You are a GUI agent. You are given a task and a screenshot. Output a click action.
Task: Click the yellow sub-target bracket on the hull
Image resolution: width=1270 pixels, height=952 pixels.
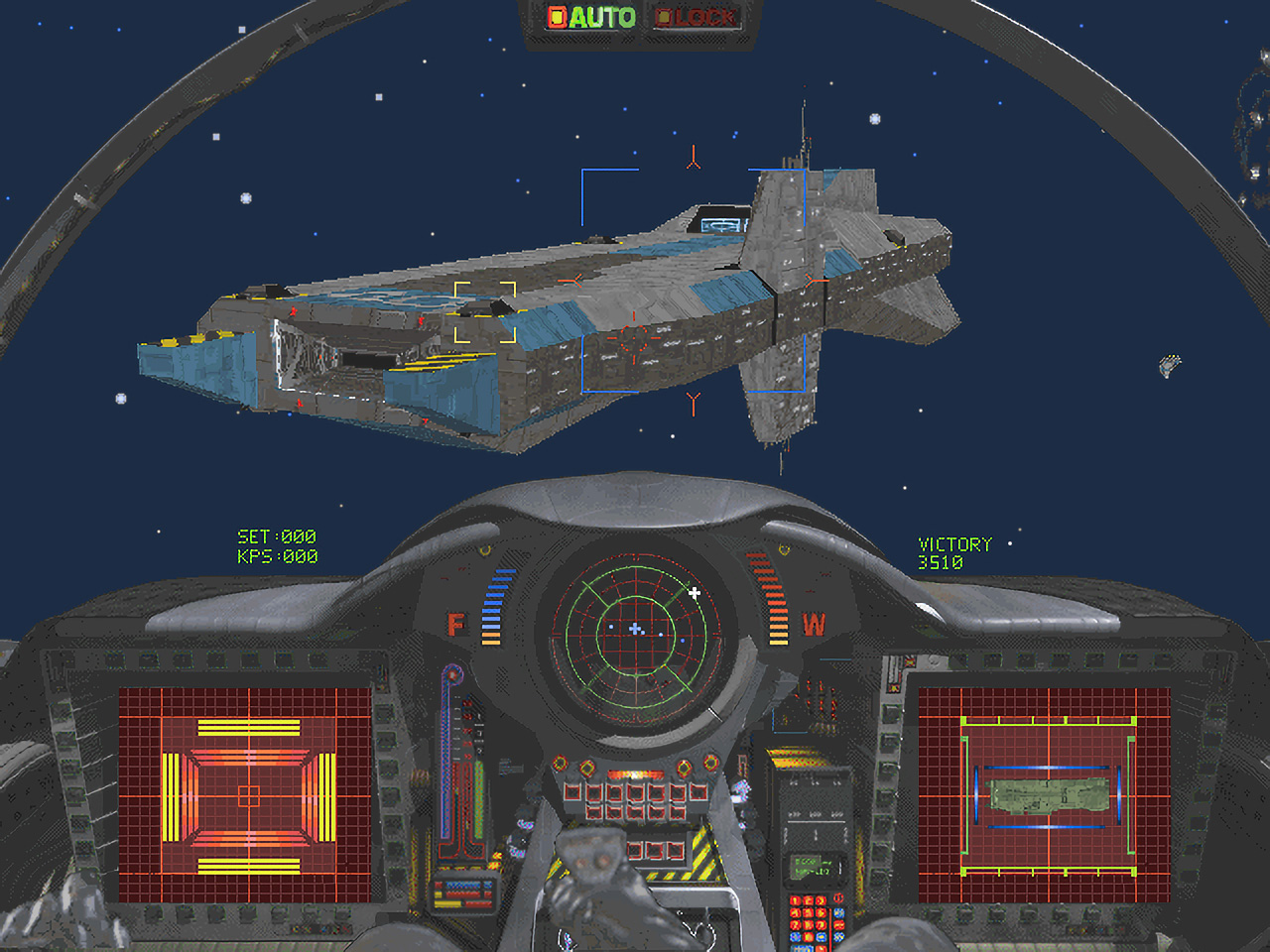coord(483,310)
